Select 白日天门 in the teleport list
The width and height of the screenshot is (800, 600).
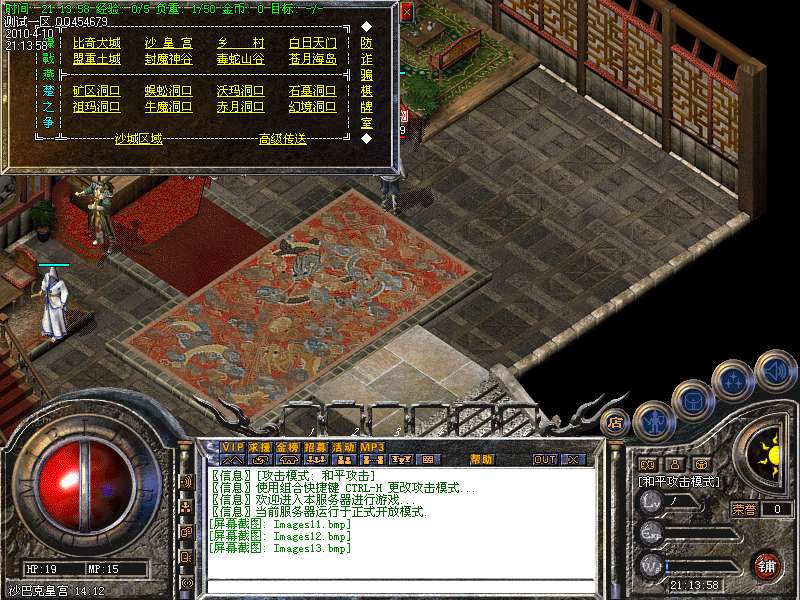pos(312,43)
